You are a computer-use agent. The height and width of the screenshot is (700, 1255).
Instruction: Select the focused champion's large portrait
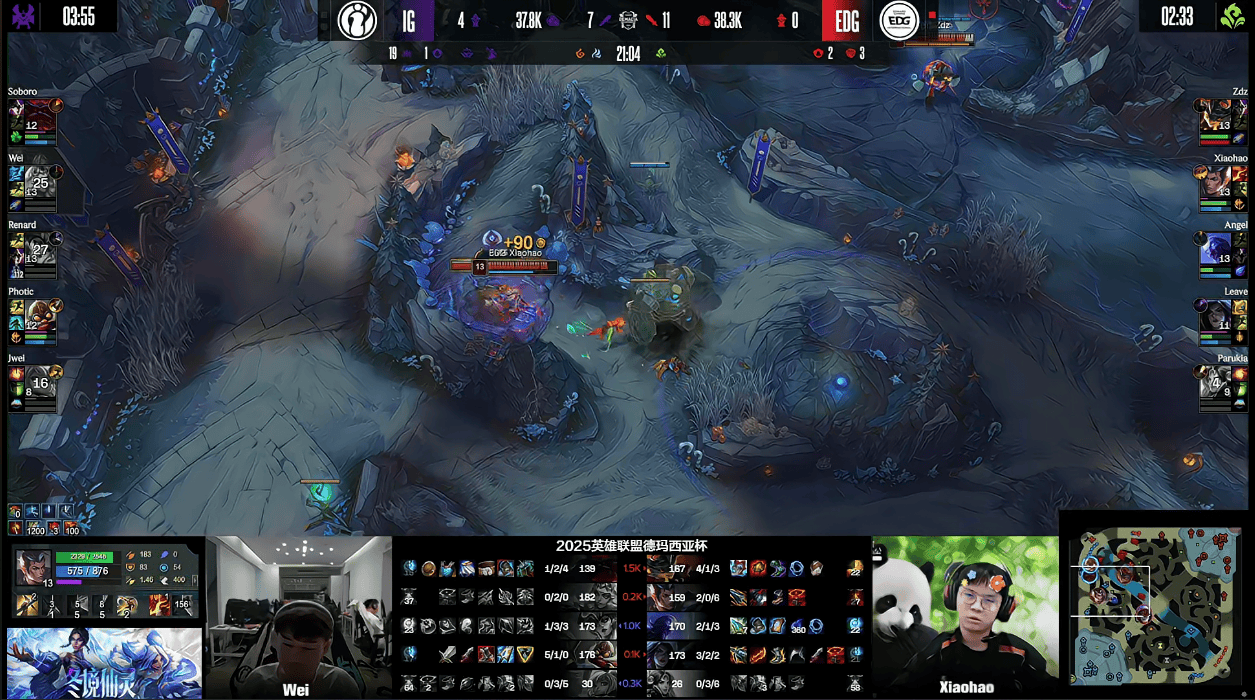(x=33, y=566)
